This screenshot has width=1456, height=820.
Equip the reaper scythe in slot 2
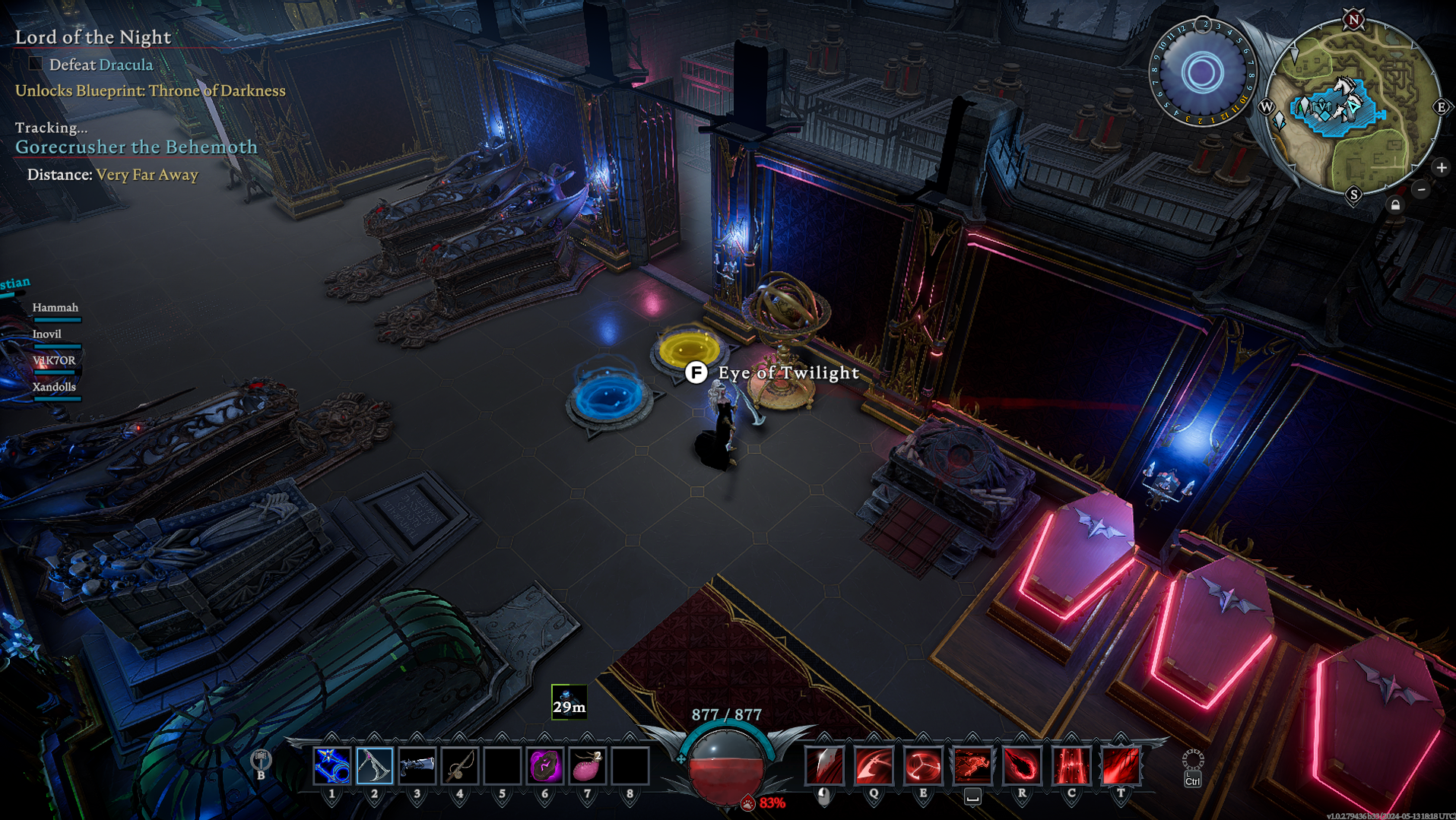point(375,765)
